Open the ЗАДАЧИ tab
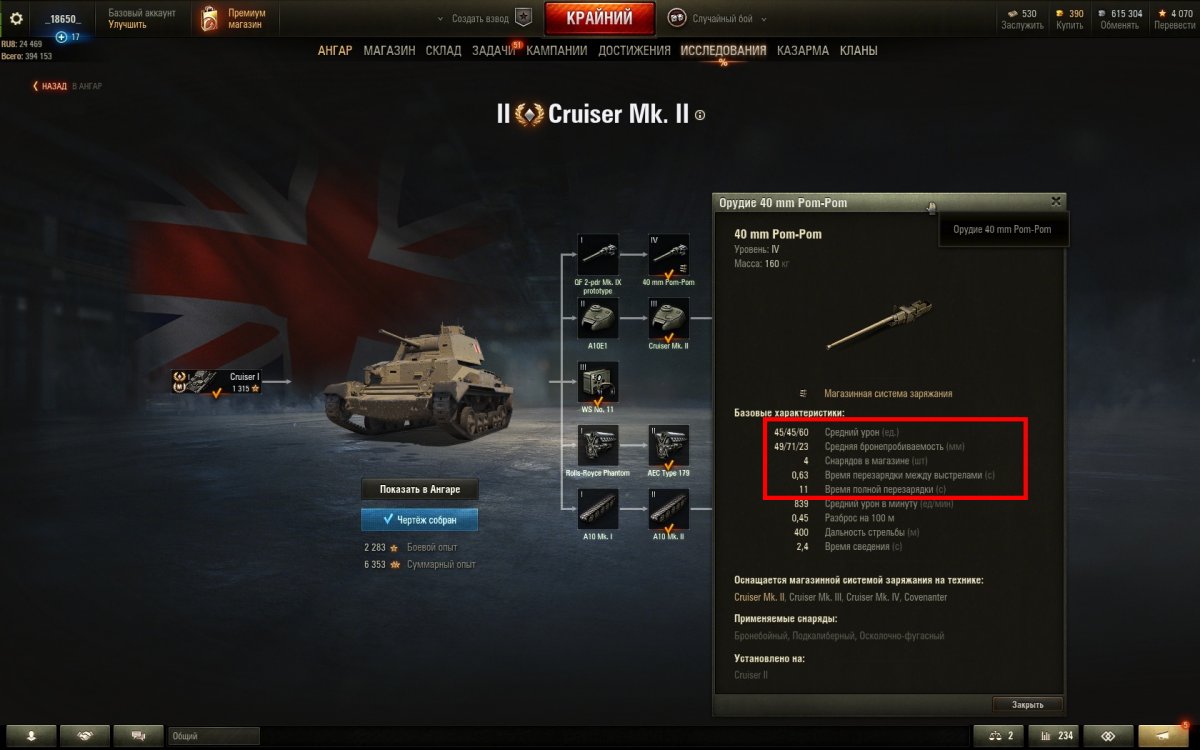The width and height of the screenshot is (1200, 750). pos(494,50)
